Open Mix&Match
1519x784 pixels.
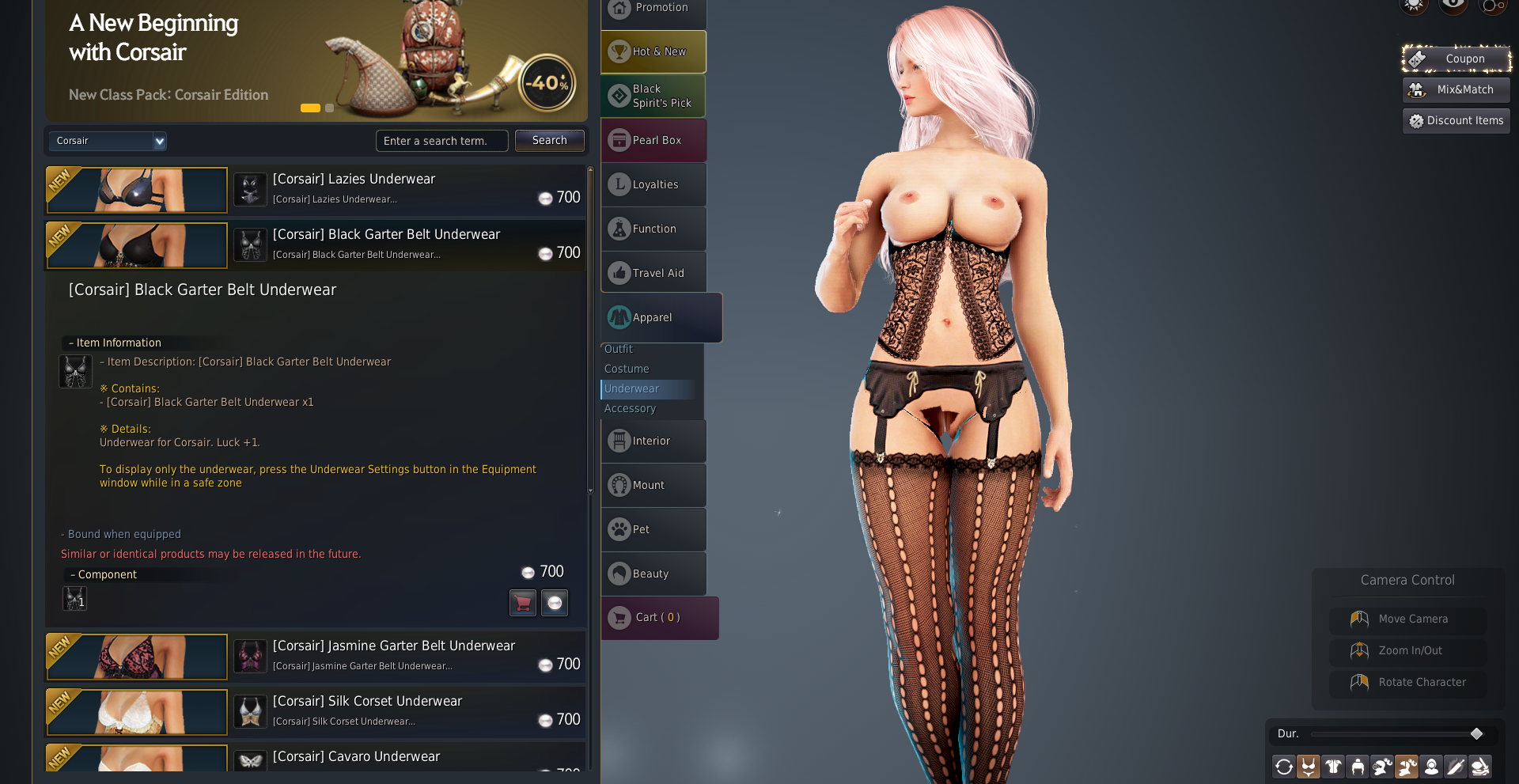click(1456, 89)
